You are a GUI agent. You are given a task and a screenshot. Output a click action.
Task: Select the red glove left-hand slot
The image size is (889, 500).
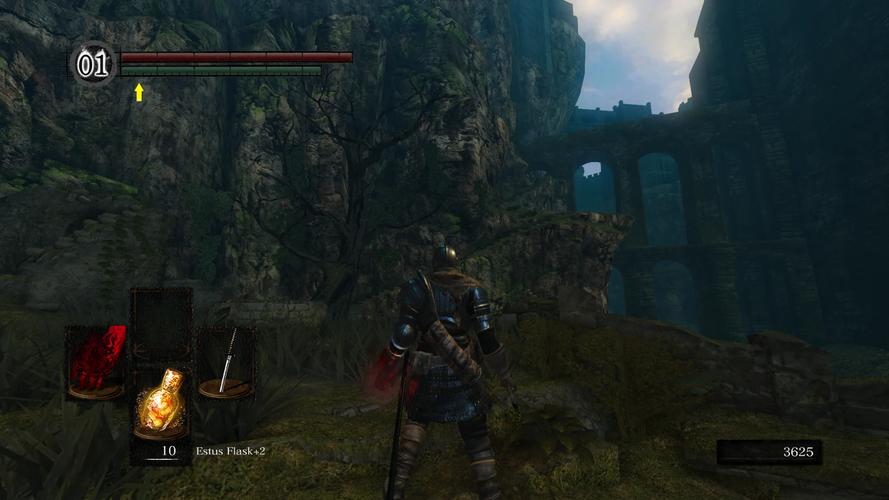point(96,362)
